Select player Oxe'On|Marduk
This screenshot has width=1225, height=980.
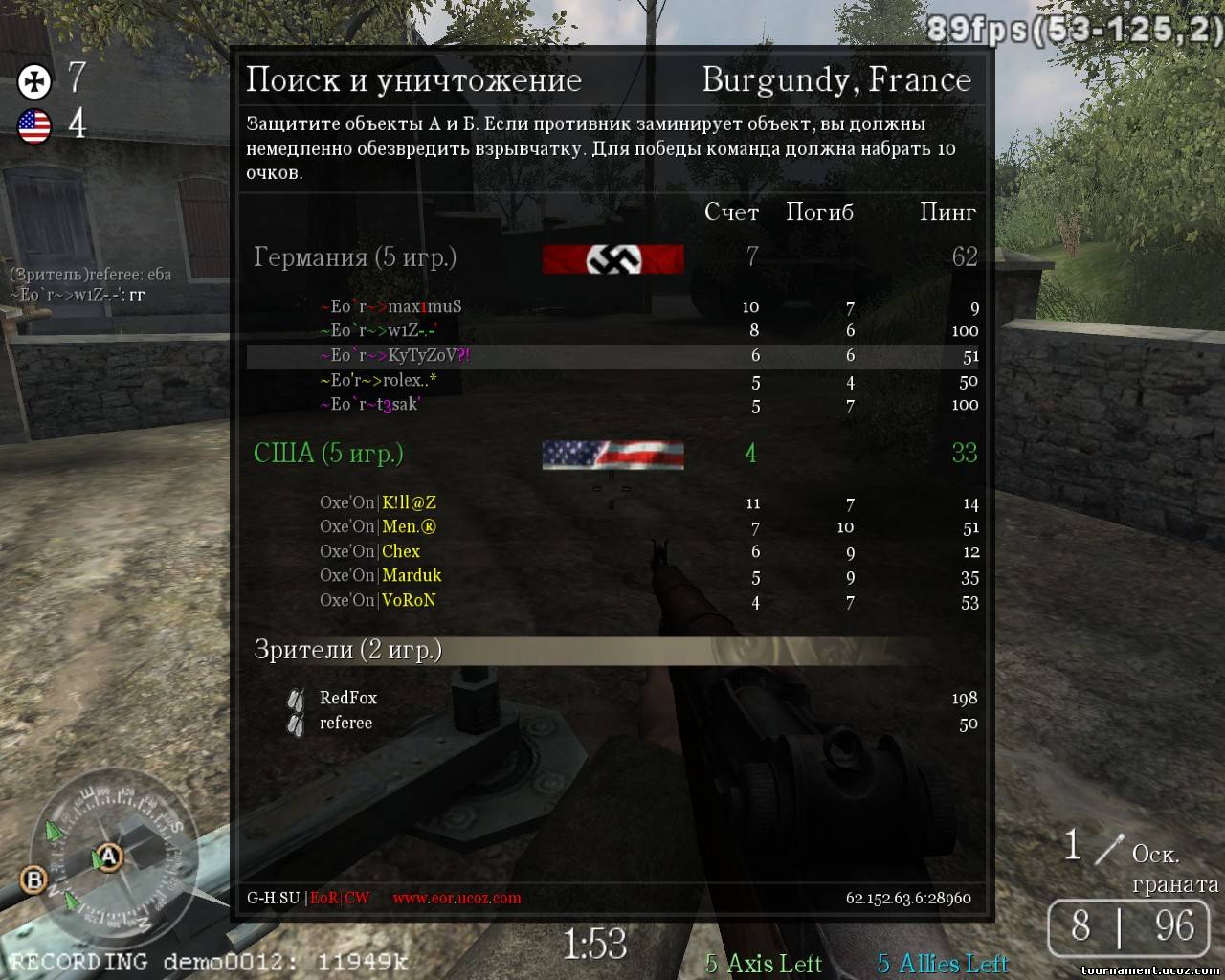(380, 576)
